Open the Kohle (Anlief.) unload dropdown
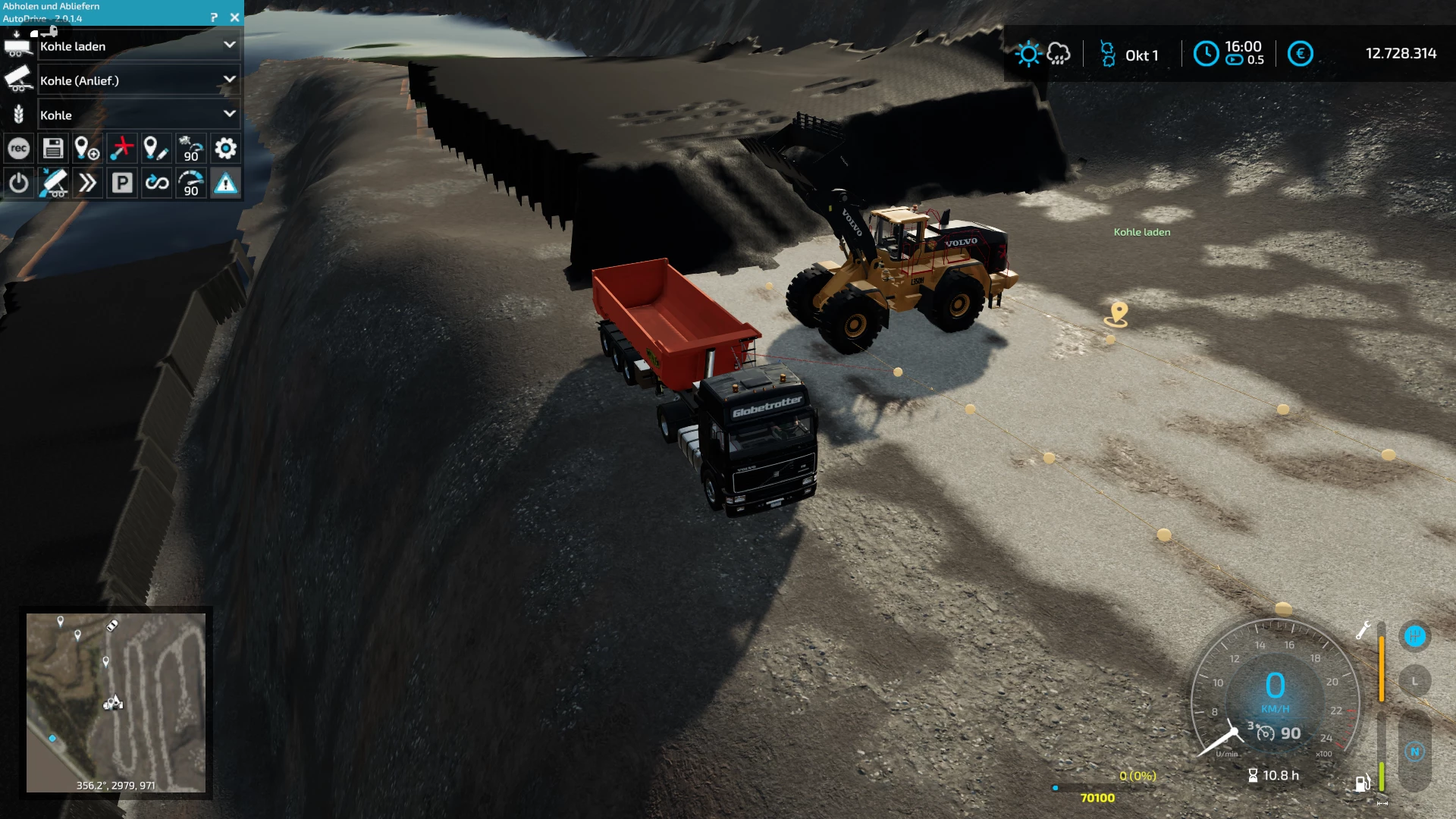This screenshot has width=1456, height=819. [229, 80]
